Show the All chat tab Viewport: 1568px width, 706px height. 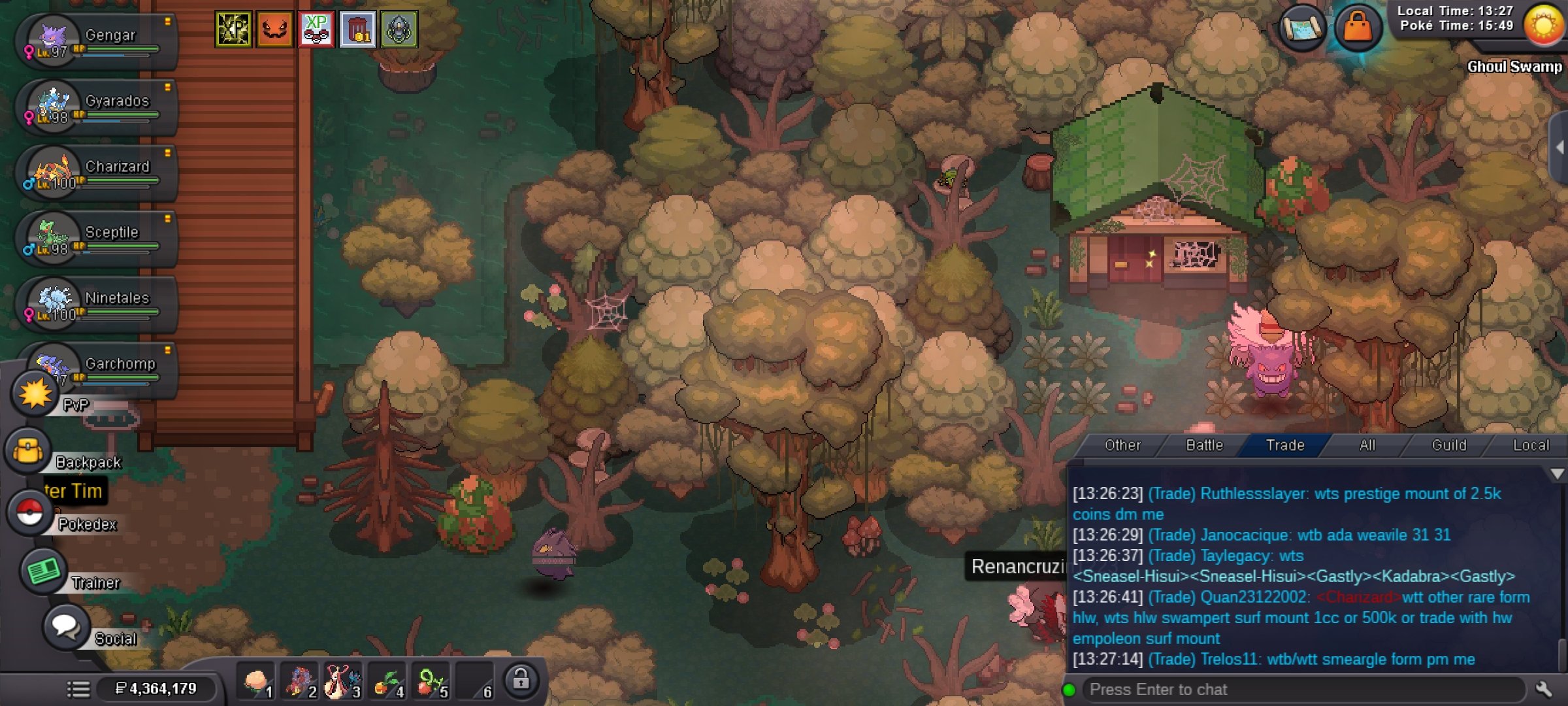click(x=1367, y=445)
